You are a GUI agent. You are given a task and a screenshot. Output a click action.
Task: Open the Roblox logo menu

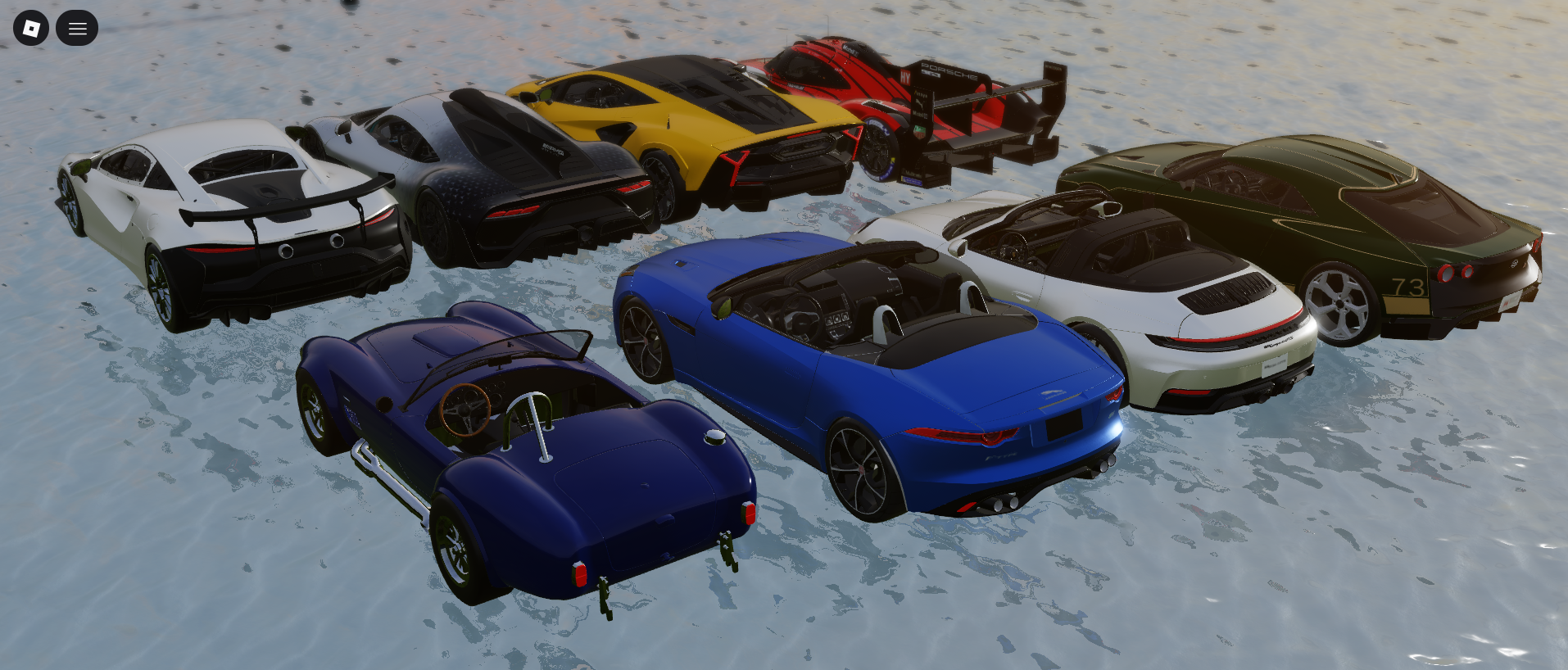click(31, 29)
